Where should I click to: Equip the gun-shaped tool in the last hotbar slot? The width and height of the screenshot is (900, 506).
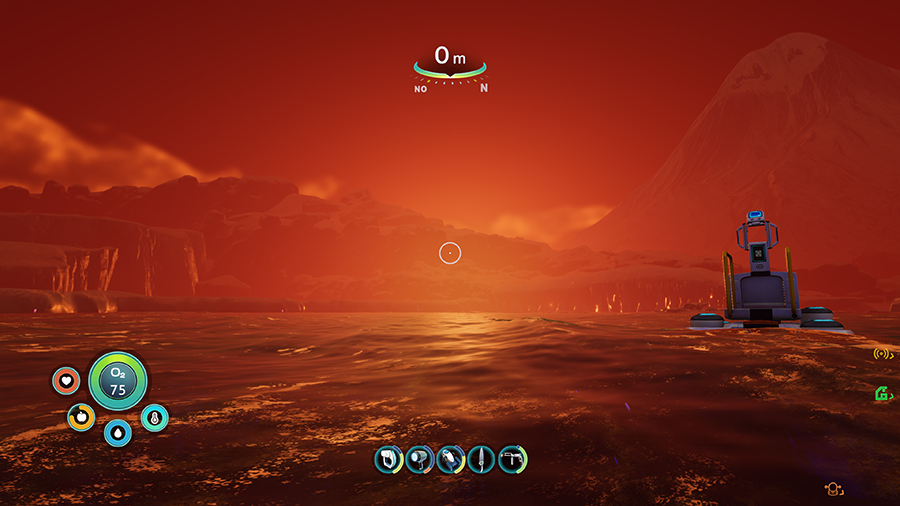pyautogui.click(x=512, y=459)
